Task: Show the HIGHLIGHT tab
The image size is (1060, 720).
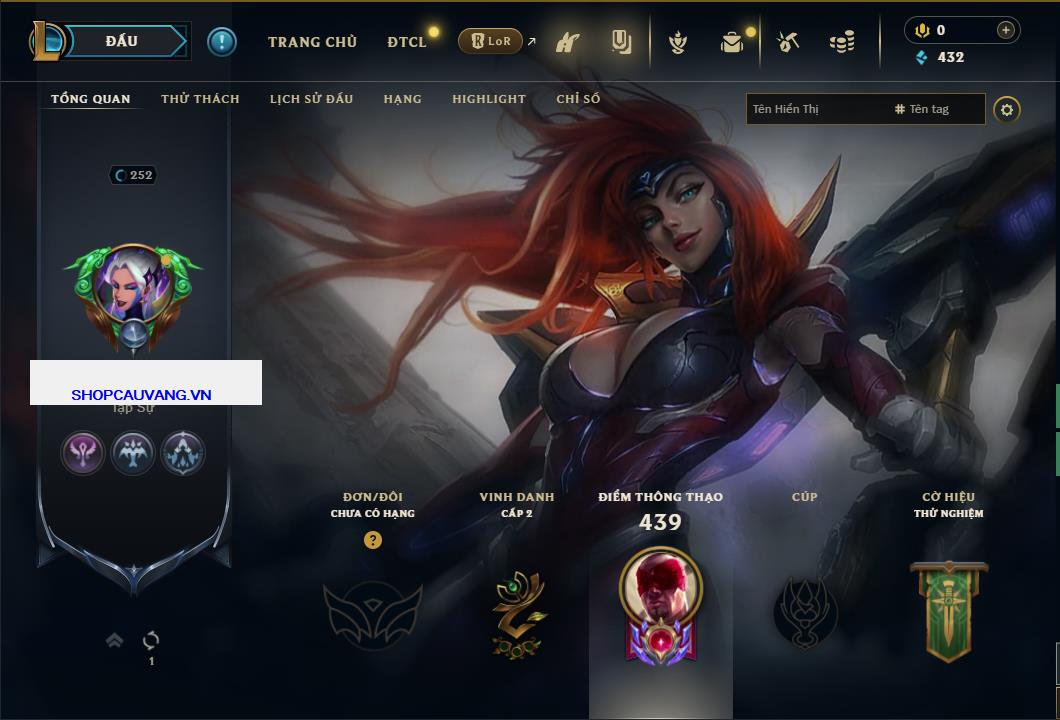Action: coord(488,99)
